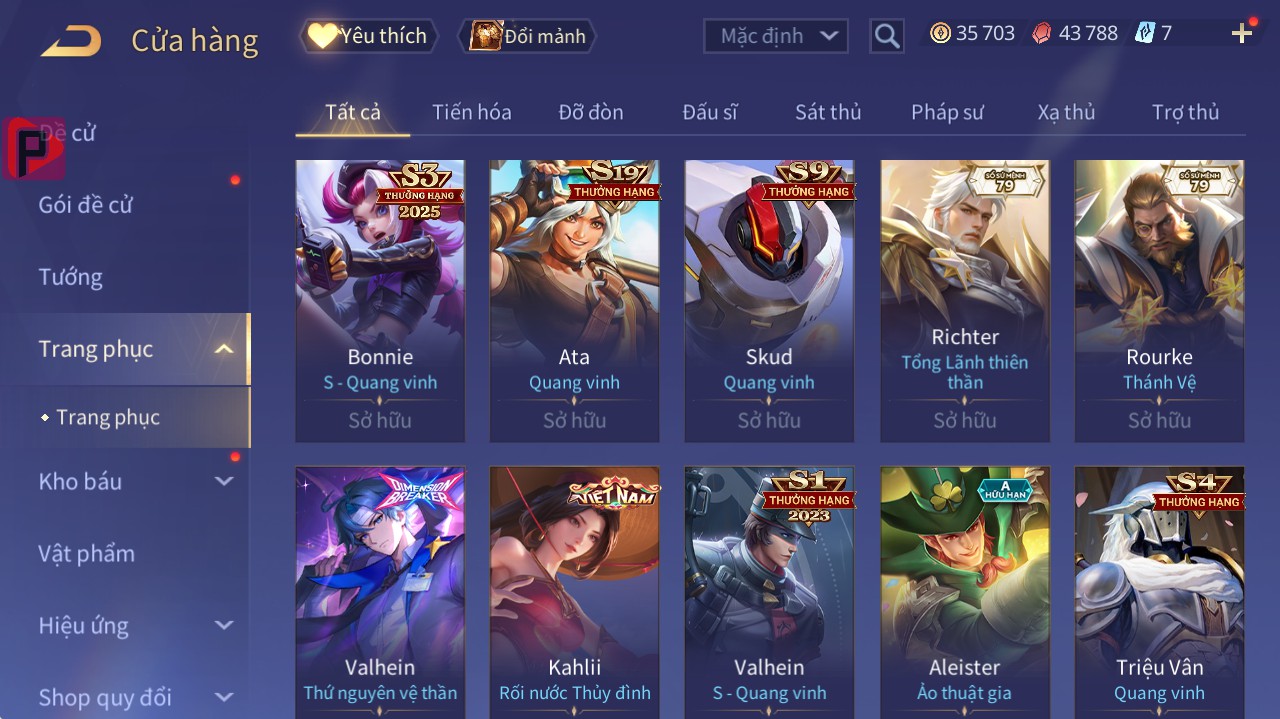Switch to the Tiến hóa tab
This screenshot has height=719, width=1280.
[471, 112]
